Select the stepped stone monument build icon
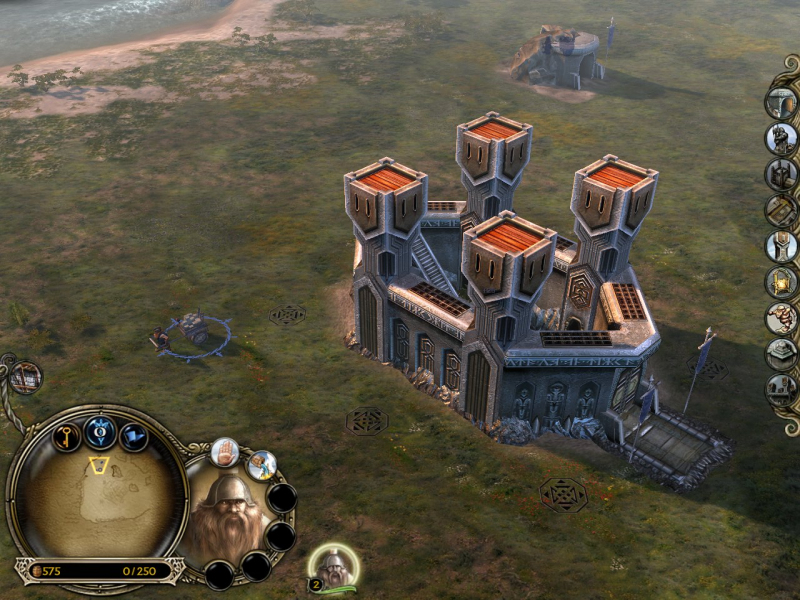The image size is (800, 600). (x=781, y=355)
